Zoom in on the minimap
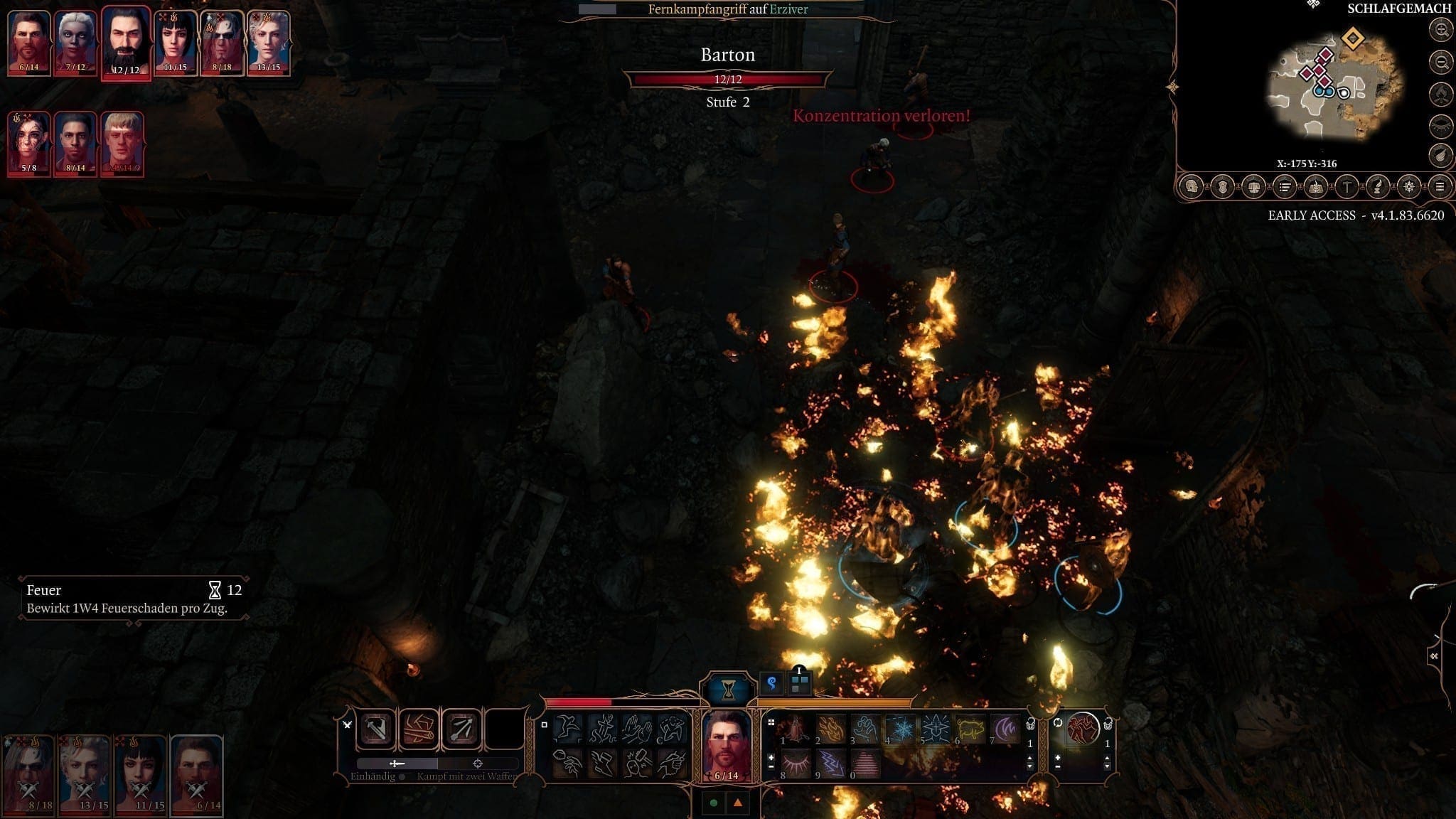 [x=1441, y=30]
